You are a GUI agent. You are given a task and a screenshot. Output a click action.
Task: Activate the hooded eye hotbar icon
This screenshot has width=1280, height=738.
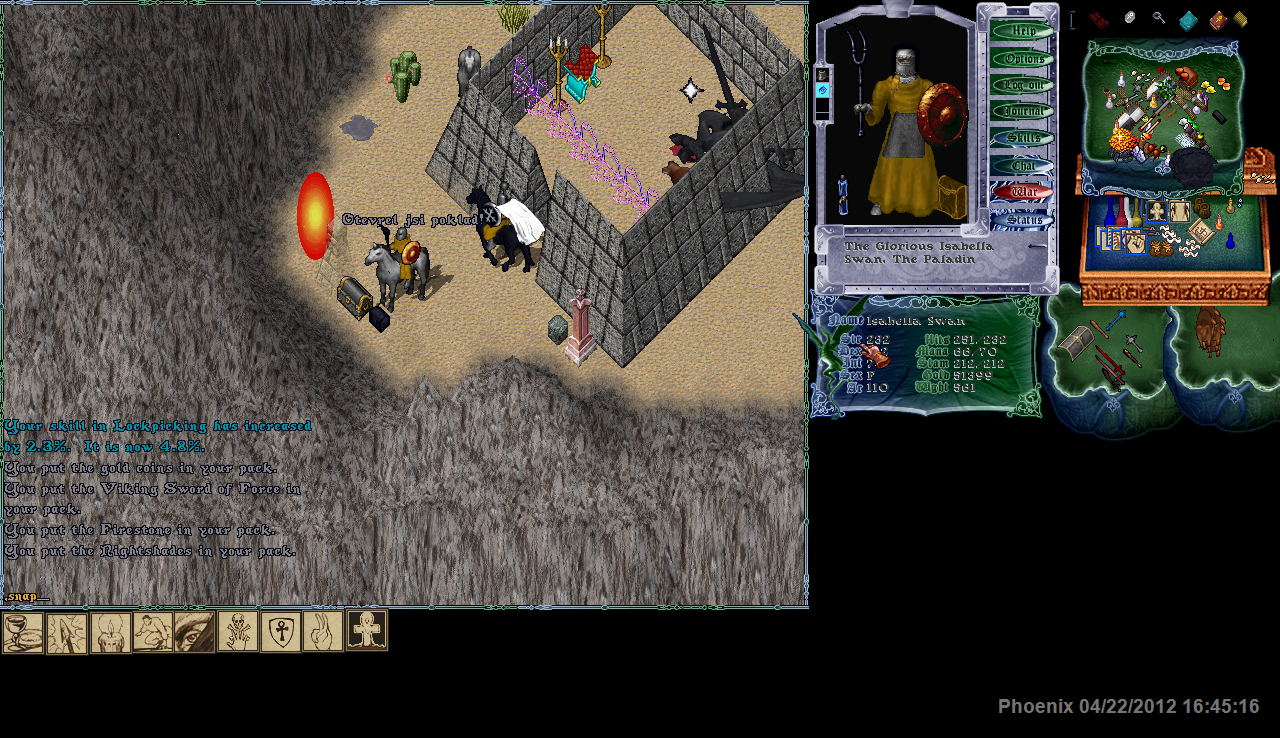click(195, 633)
